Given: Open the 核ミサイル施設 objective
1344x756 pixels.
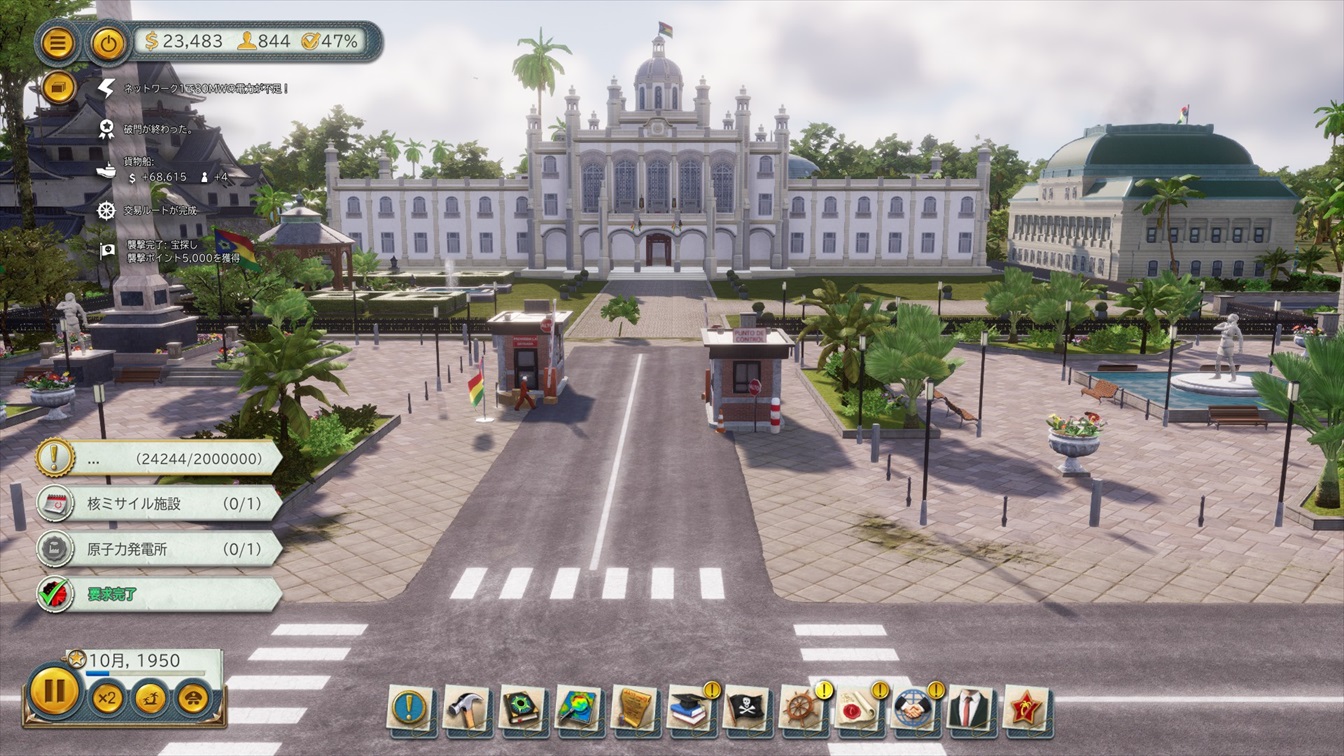Looking at the screenshot, I should click(160, 503).
